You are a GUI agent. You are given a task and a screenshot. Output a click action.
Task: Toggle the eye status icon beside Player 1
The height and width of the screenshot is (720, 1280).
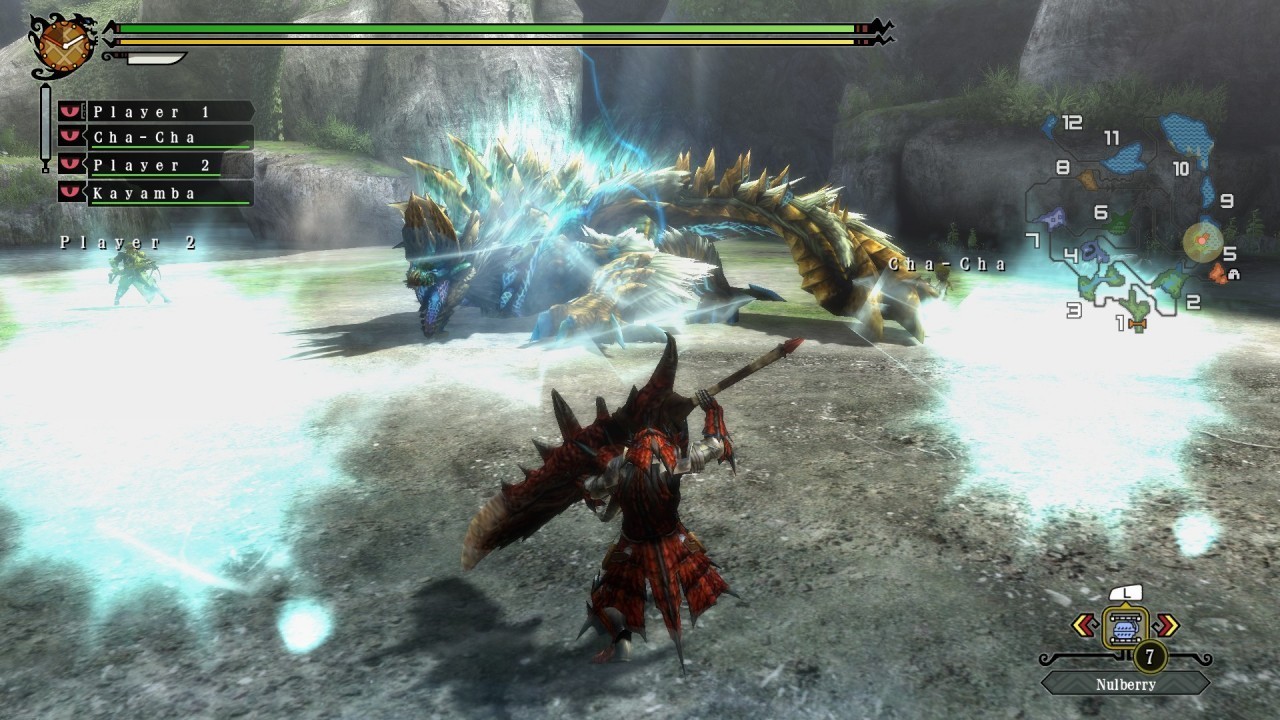click(x=69, y=111)
